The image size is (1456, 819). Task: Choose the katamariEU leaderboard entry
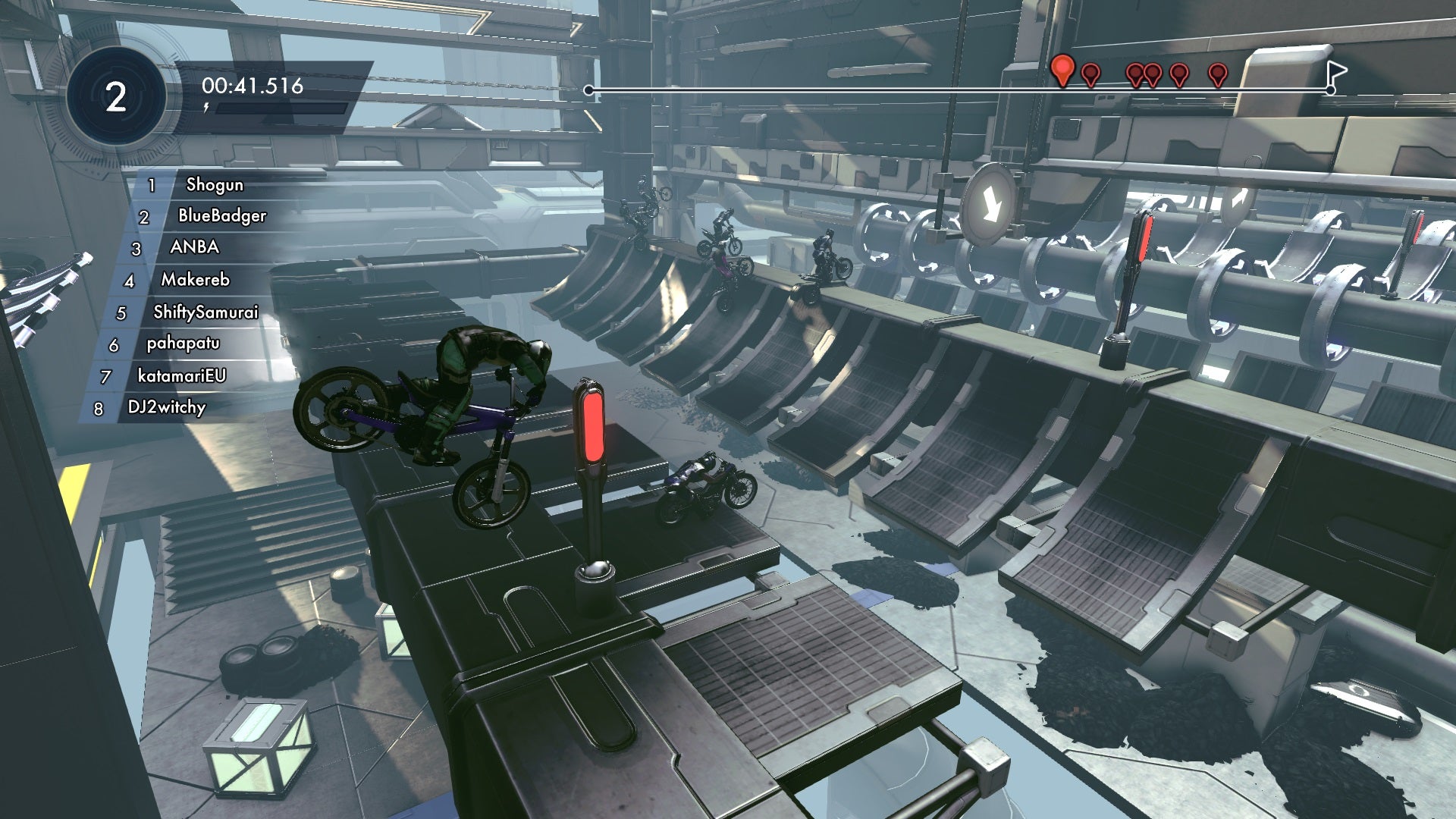181,375
